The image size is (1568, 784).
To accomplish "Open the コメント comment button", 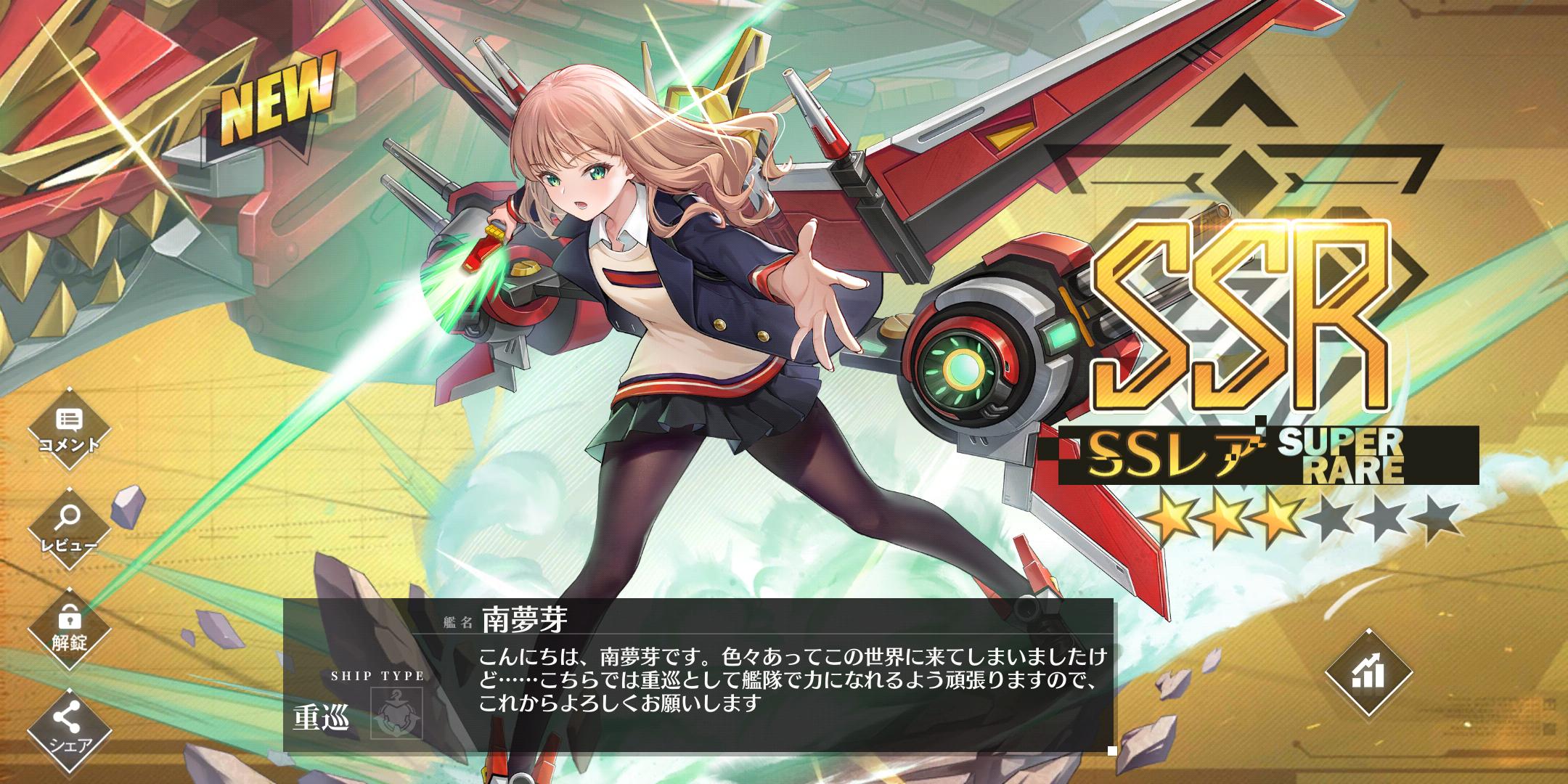I will click(x=70, y=428).
